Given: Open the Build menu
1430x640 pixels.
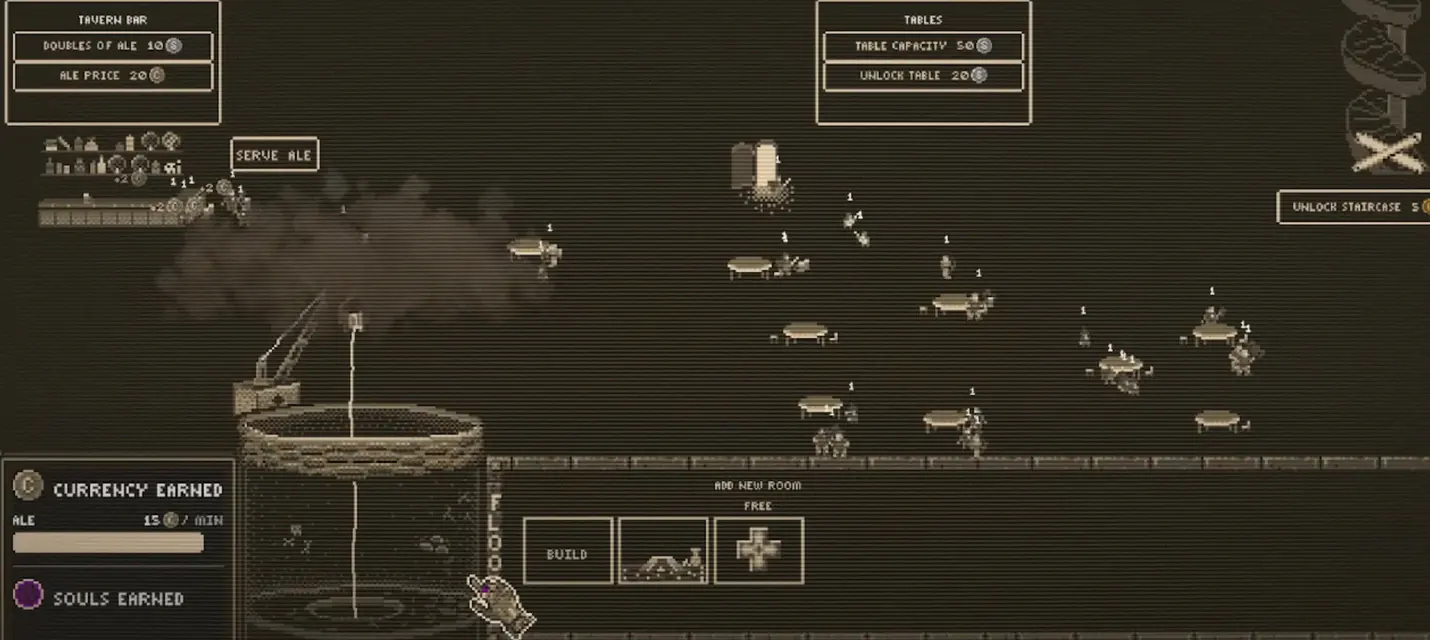Looking at the screenshot, I should [567, 551].
